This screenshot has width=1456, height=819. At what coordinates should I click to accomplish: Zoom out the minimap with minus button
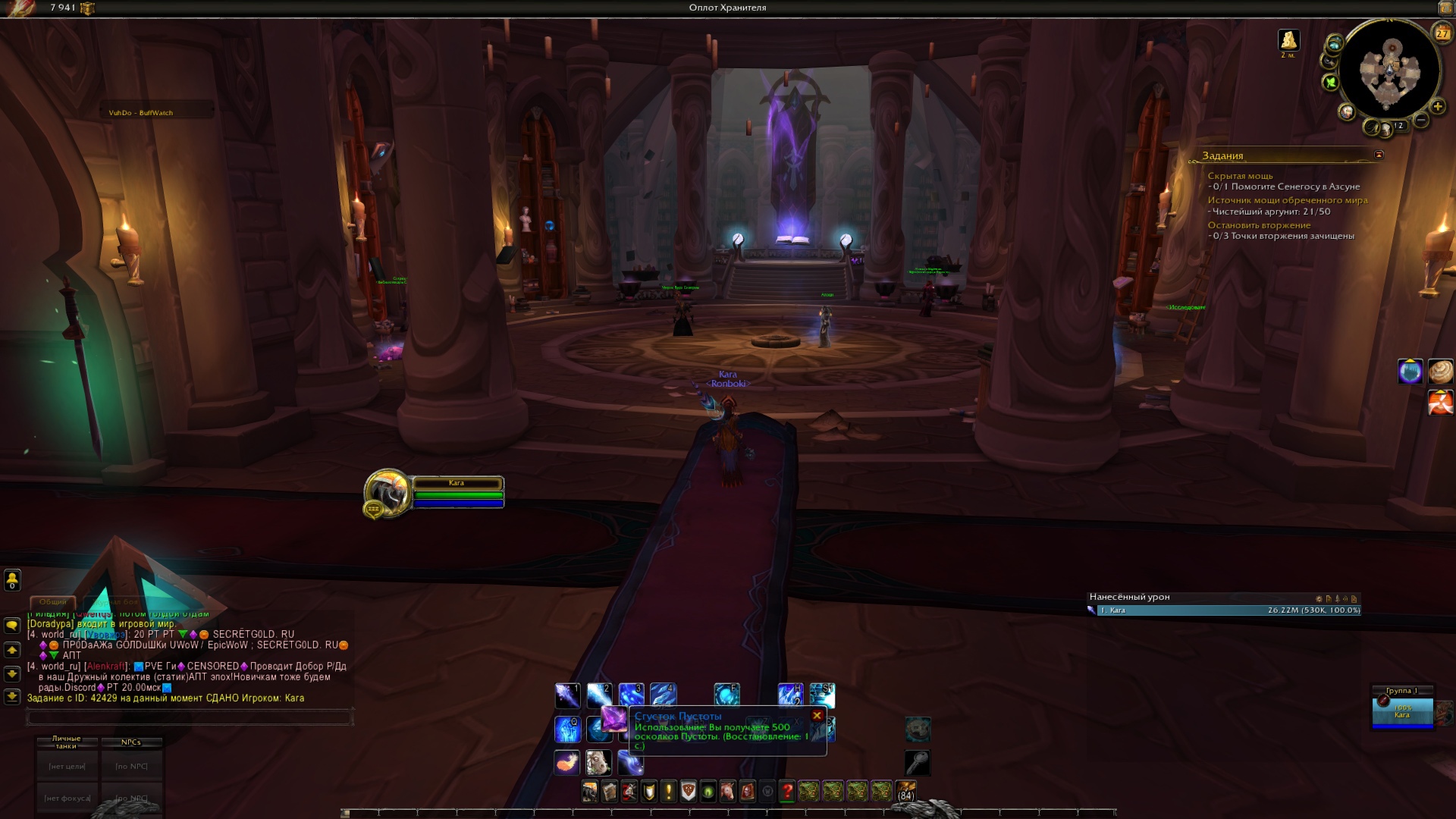coord(1422,120)
